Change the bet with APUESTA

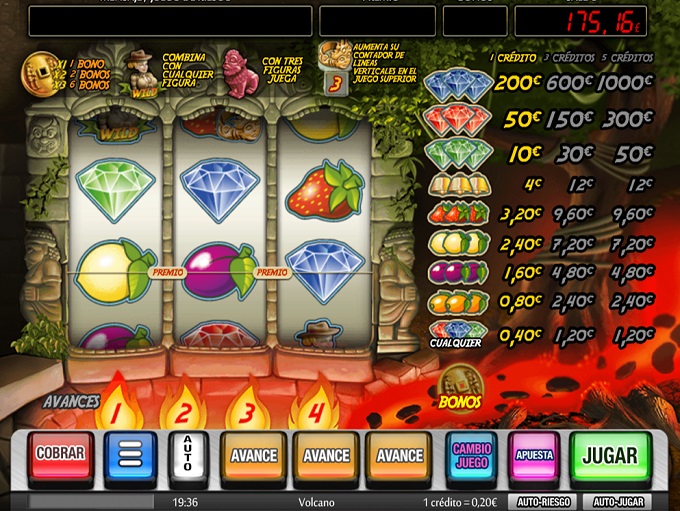pyautogui.click(x=534, y=456)
